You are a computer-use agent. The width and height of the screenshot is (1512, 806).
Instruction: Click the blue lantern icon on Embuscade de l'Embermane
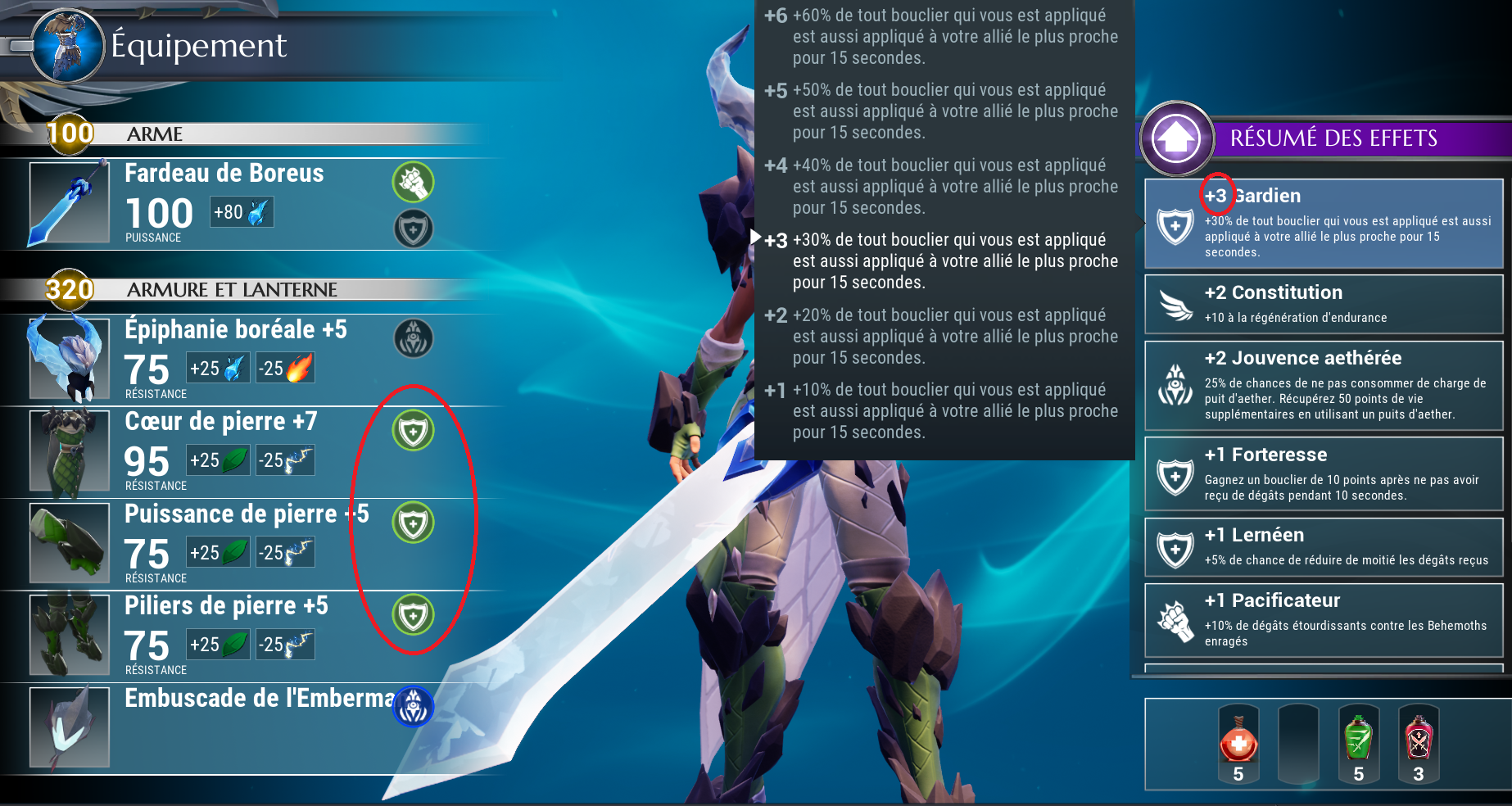[414, 706]
